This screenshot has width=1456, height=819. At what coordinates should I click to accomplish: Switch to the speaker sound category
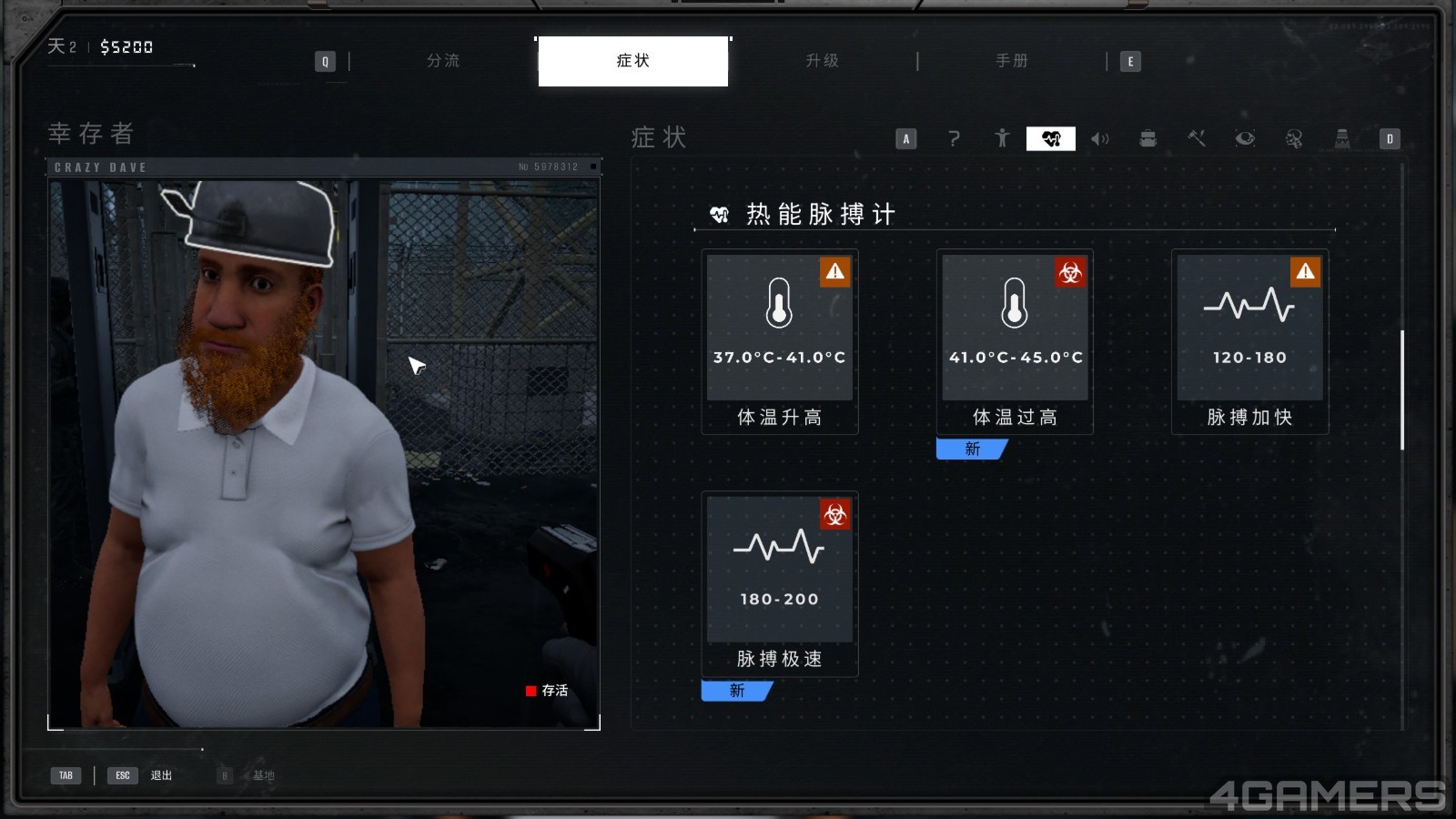tap(1099, 138)
